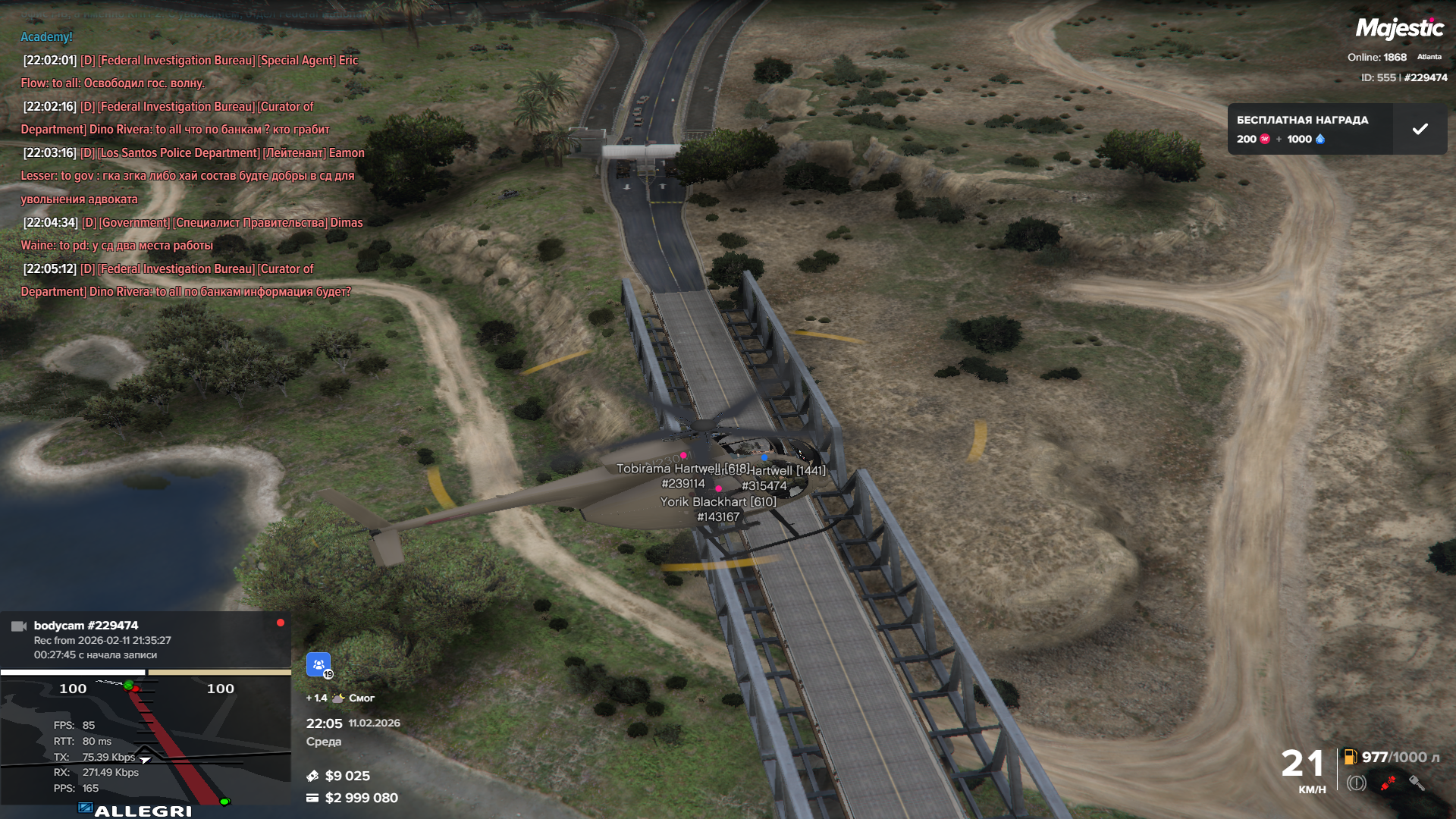The image size is (1456, 819).
Task: Toggle the red seatbelt indicator icon
Action: [1388, 783]
